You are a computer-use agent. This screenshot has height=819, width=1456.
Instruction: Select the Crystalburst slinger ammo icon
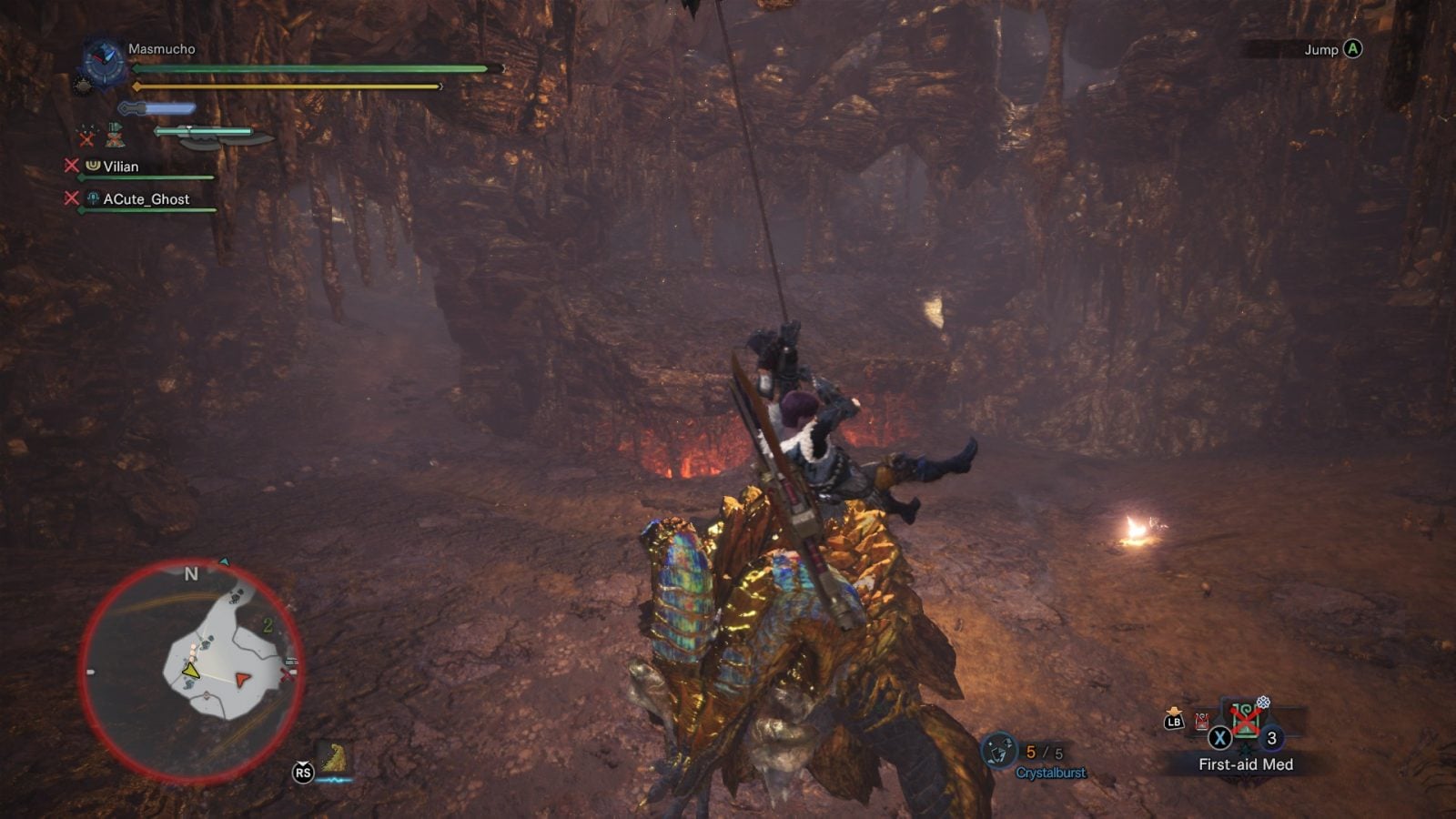coord(998,750)
